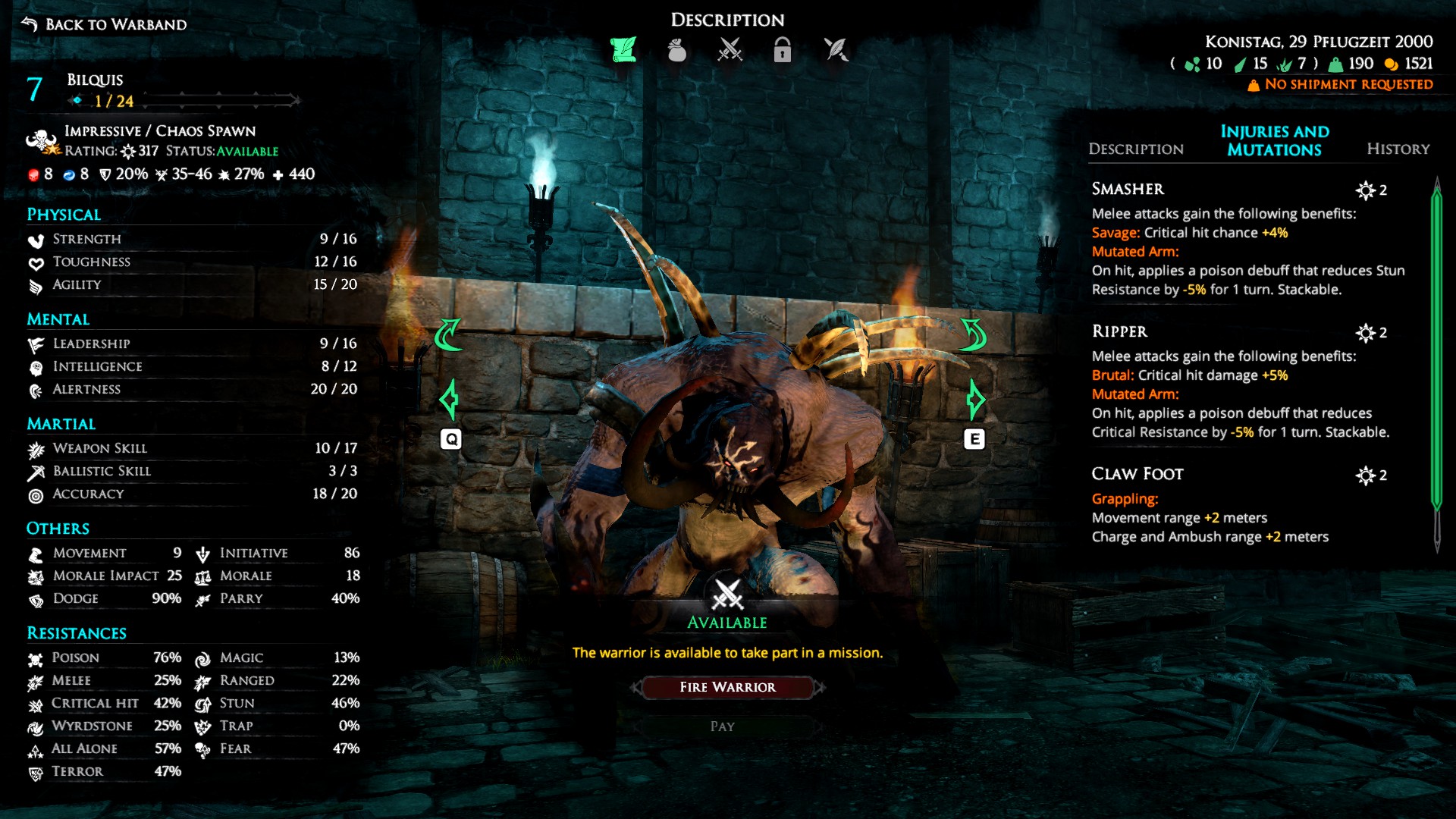The width and height of the screenshot is (1456, 819).
Task: Click the padlock icon in top bar
Action: (782, 50)
